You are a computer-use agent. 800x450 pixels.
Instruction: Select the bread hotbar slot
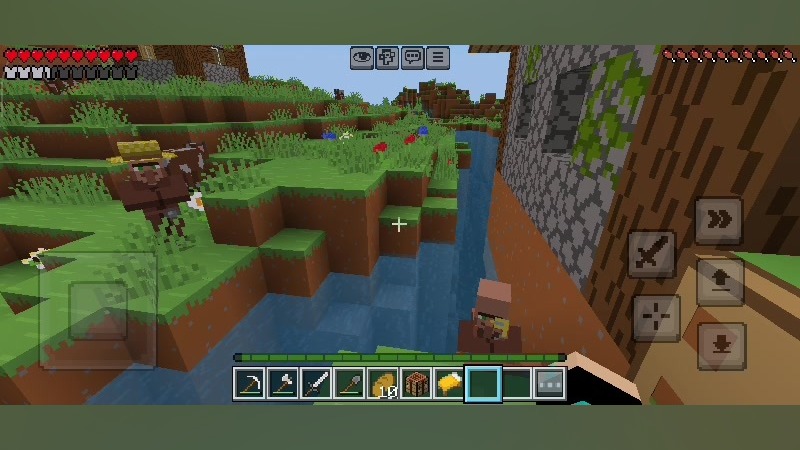(449, 383)
